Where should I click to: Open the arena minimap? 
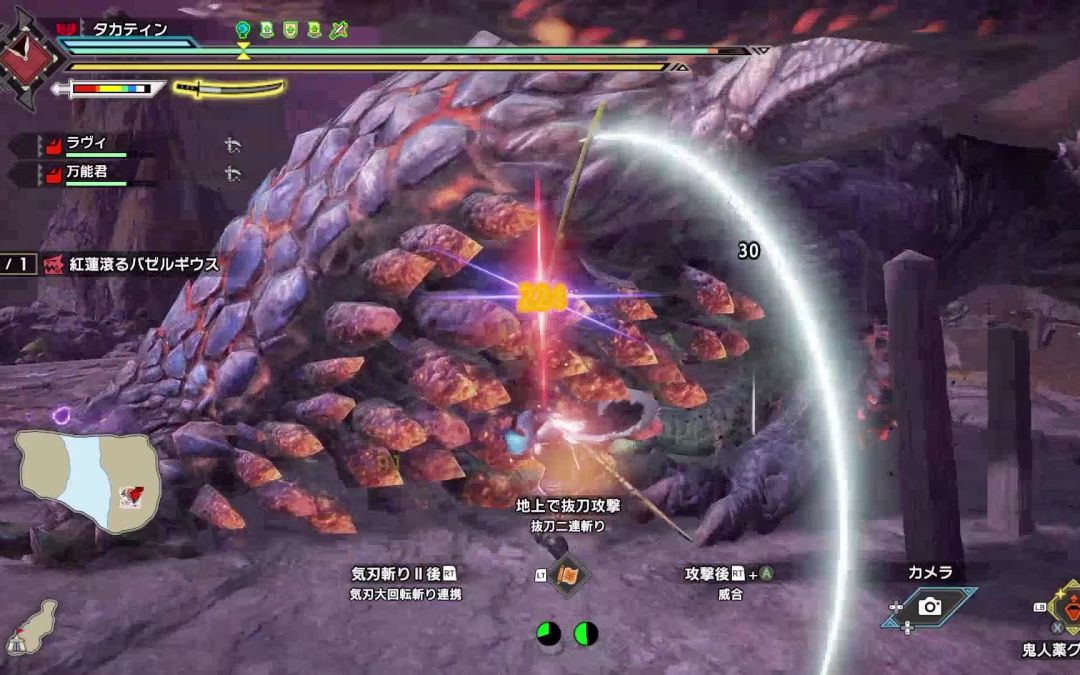[x=88, y=481]
